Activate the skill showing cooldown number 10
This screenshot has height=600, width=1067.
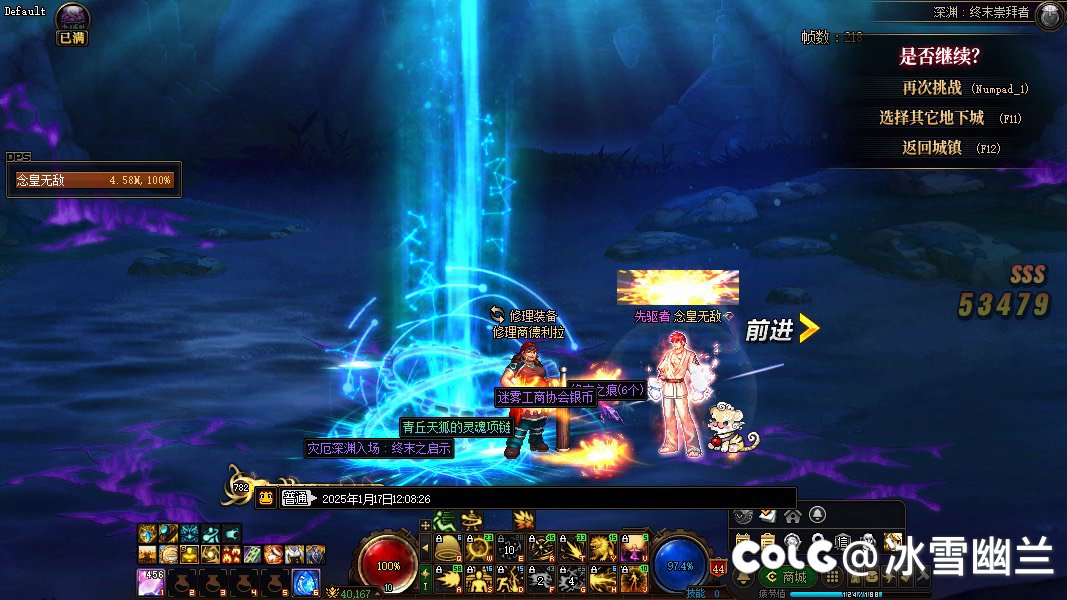510,548
